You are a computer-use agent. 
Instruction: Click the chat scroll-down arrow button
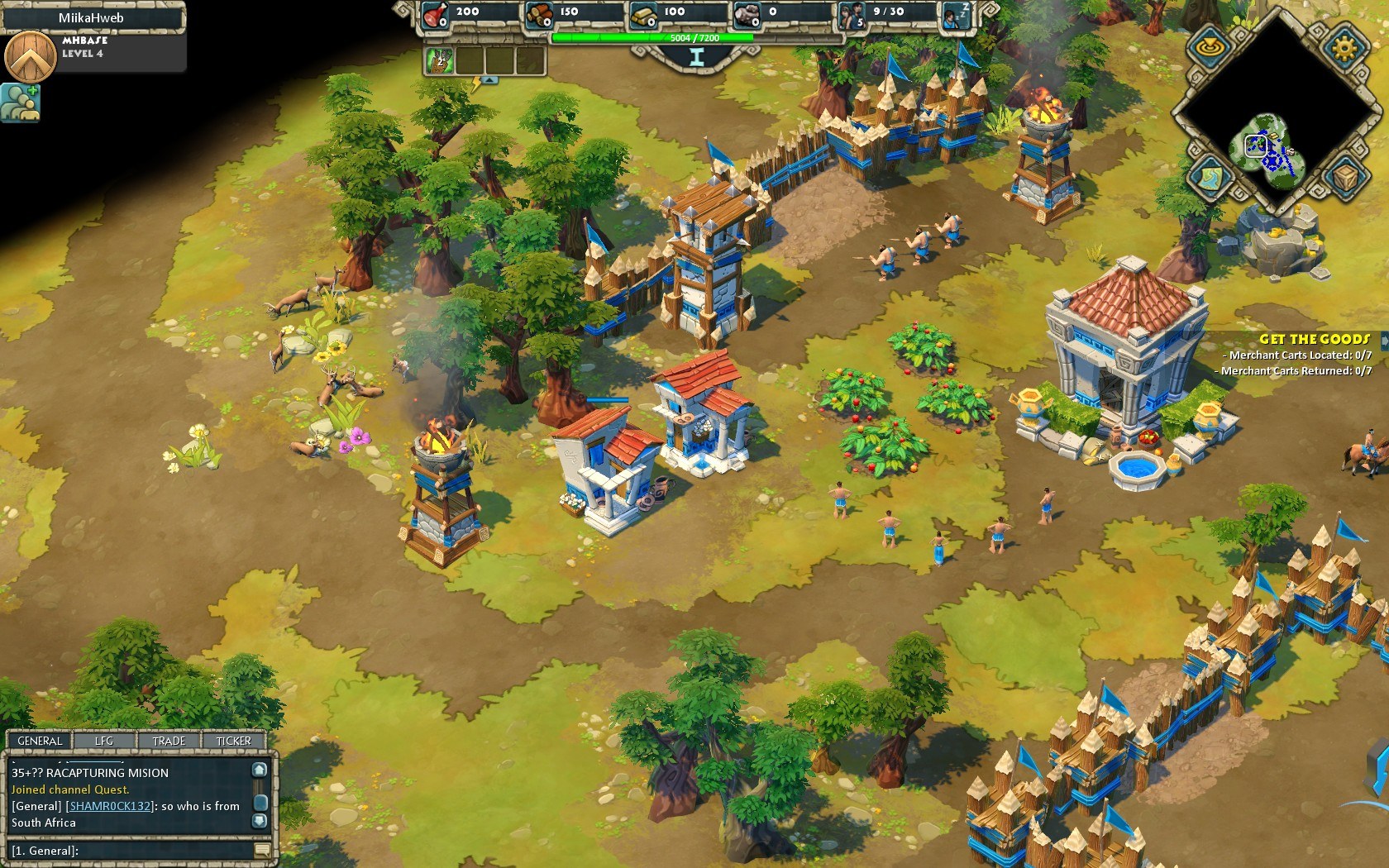[260, 821]
